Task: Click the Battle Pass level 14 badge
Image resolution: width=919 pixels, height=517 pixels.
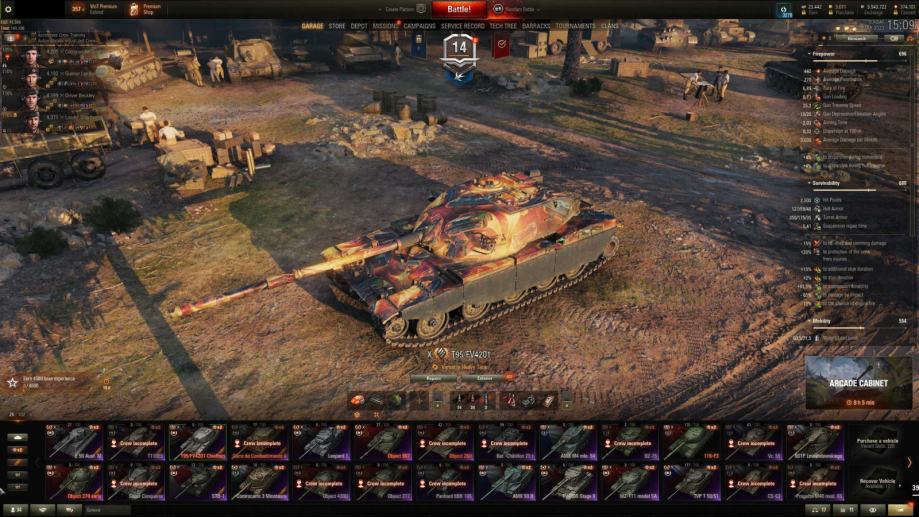Action: point(459,48)
